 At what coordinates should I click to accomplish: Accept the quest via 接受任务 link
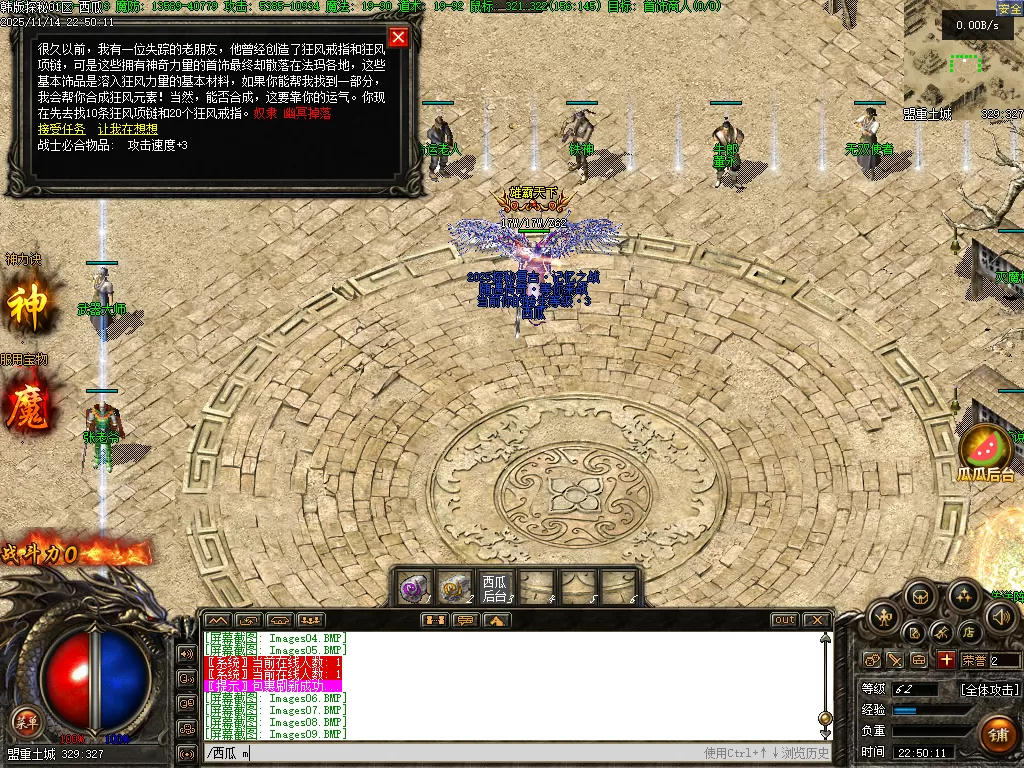click(x=61, y=129)
